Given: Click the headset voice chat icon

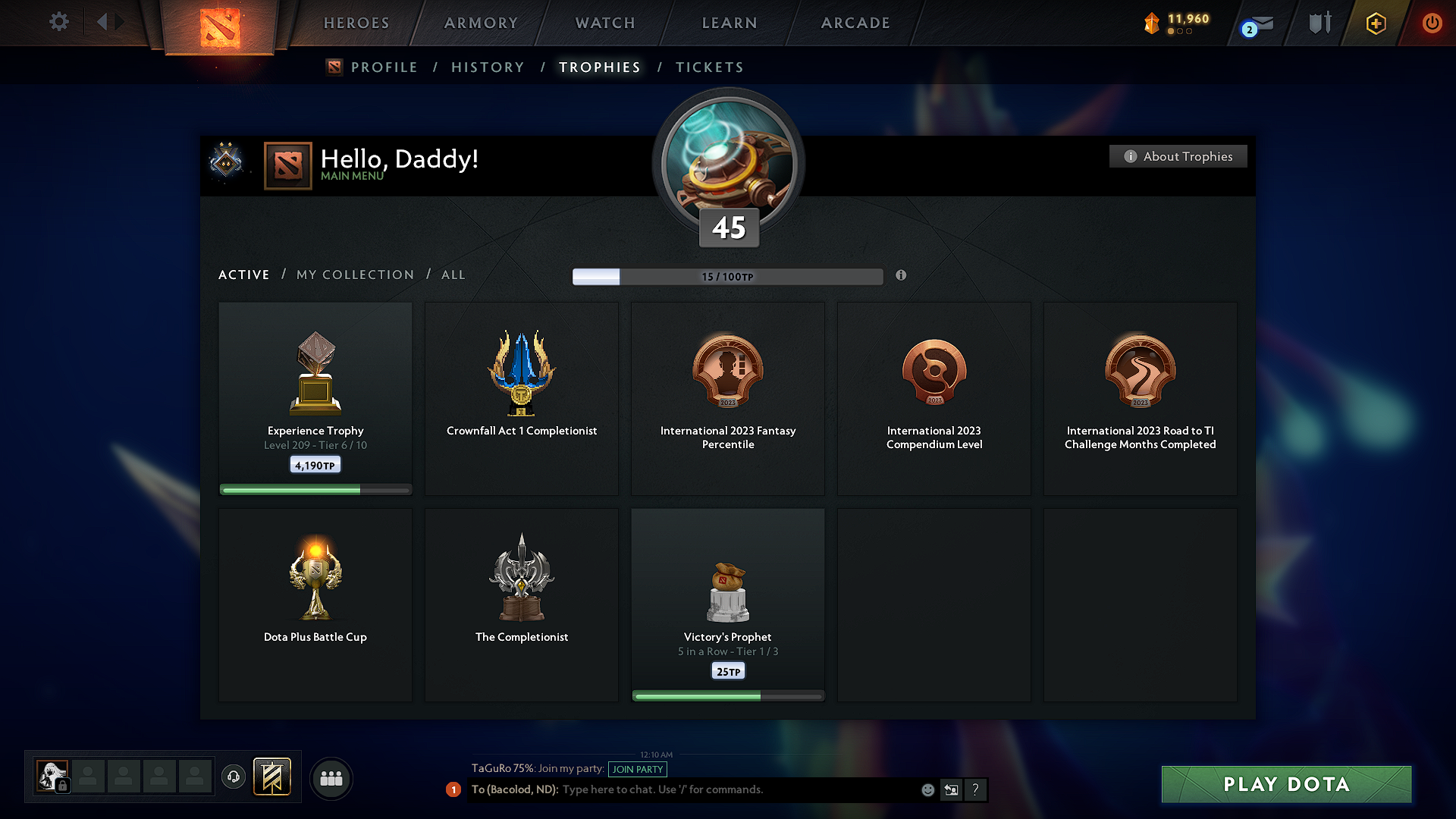Looking at the screenshot, I should (233, 777).
